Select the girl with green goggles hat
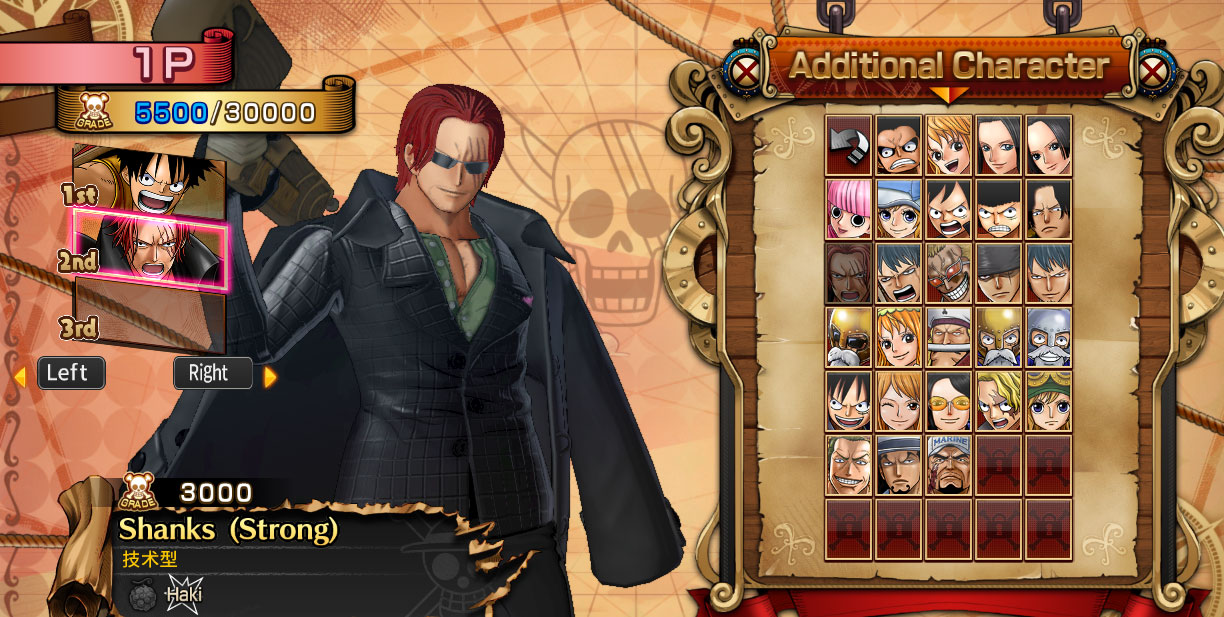This screenshot has height=617, width=1224. [1048, 402]
